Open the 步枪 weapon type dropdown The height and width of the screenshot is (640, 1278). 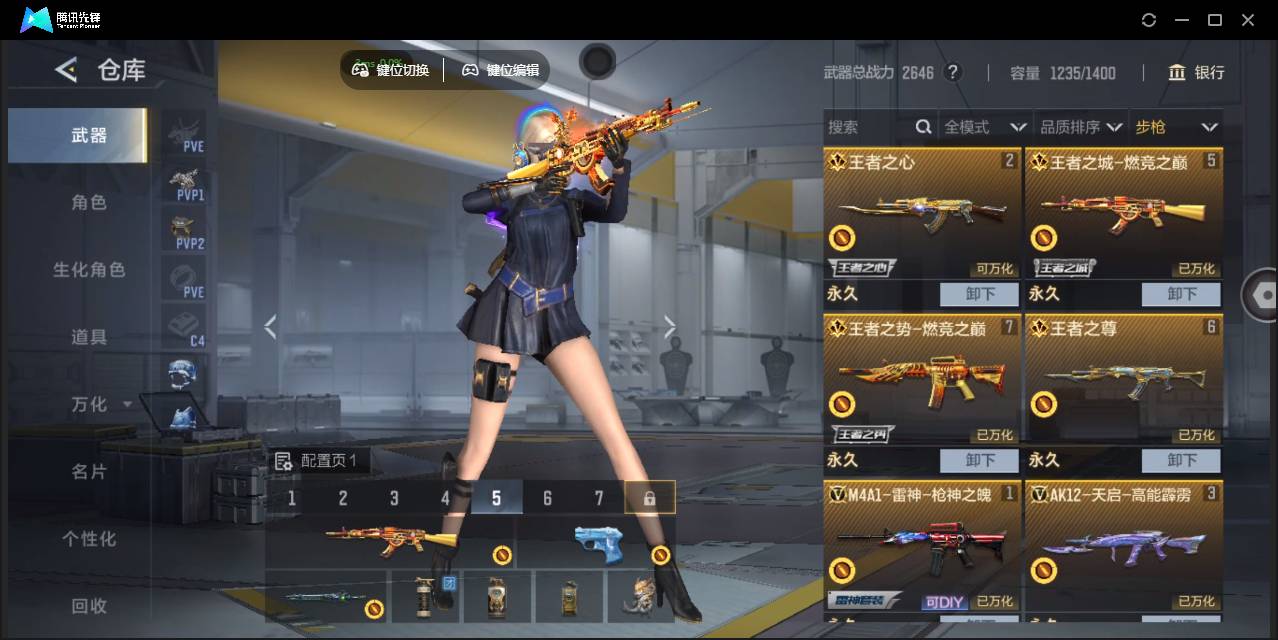[1176, 127]
